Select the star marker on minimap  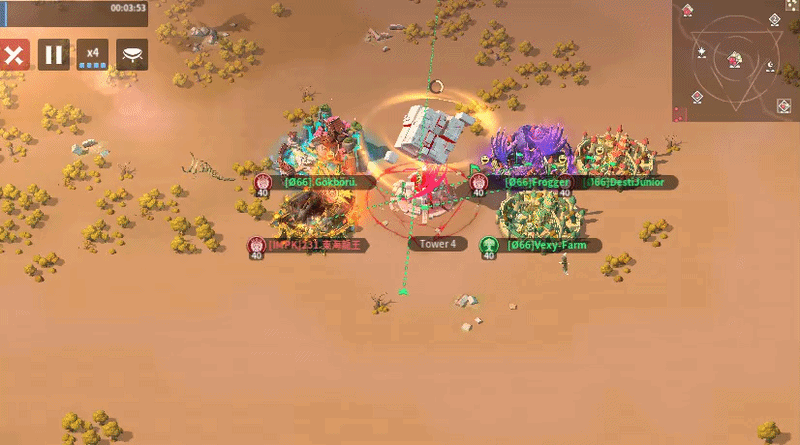(703, 51)
